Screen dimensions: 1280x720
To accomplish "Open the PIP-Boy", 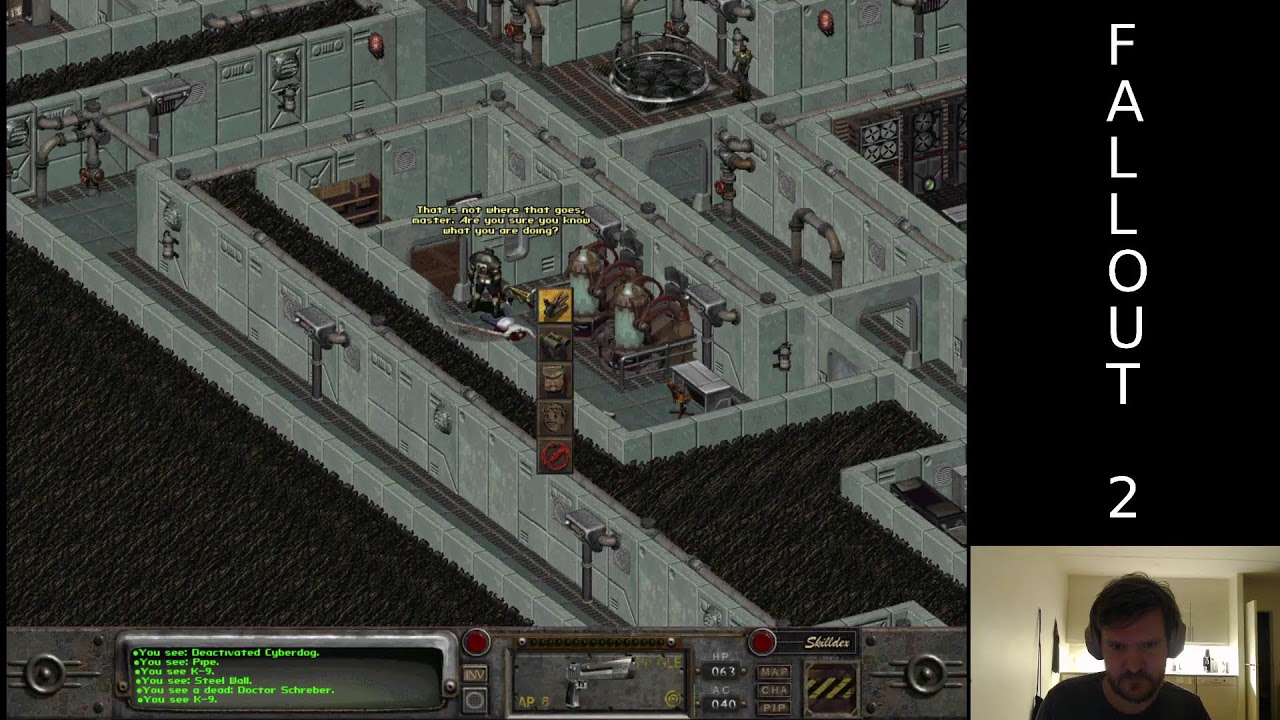I will coord(775,707).
